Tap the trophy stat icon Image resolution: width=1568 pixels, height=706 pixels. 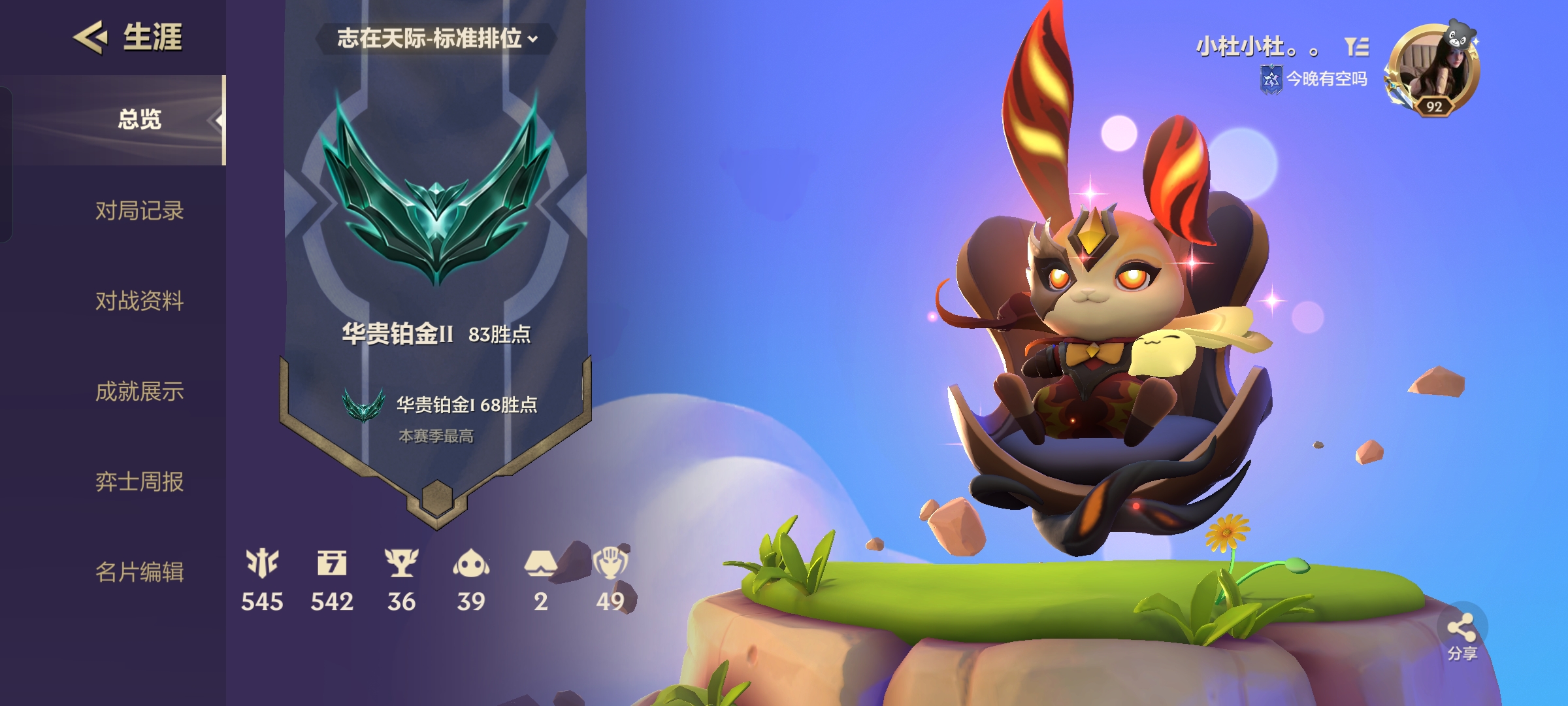pyautogui.click(x=401, y=563)
